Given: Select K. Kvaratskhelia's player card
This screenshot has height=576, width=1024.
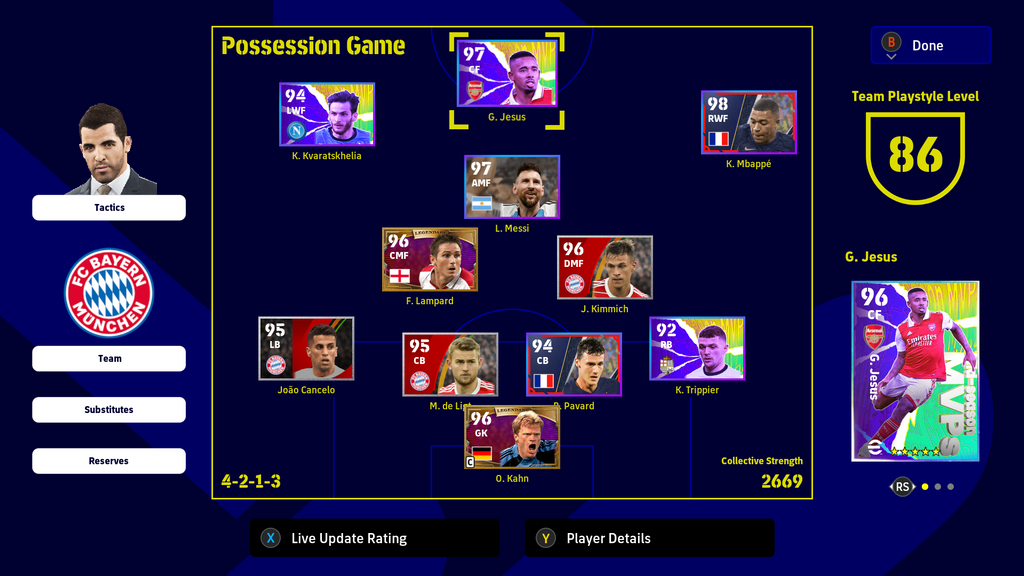Looking at the screenshot, I should [327, 114].
